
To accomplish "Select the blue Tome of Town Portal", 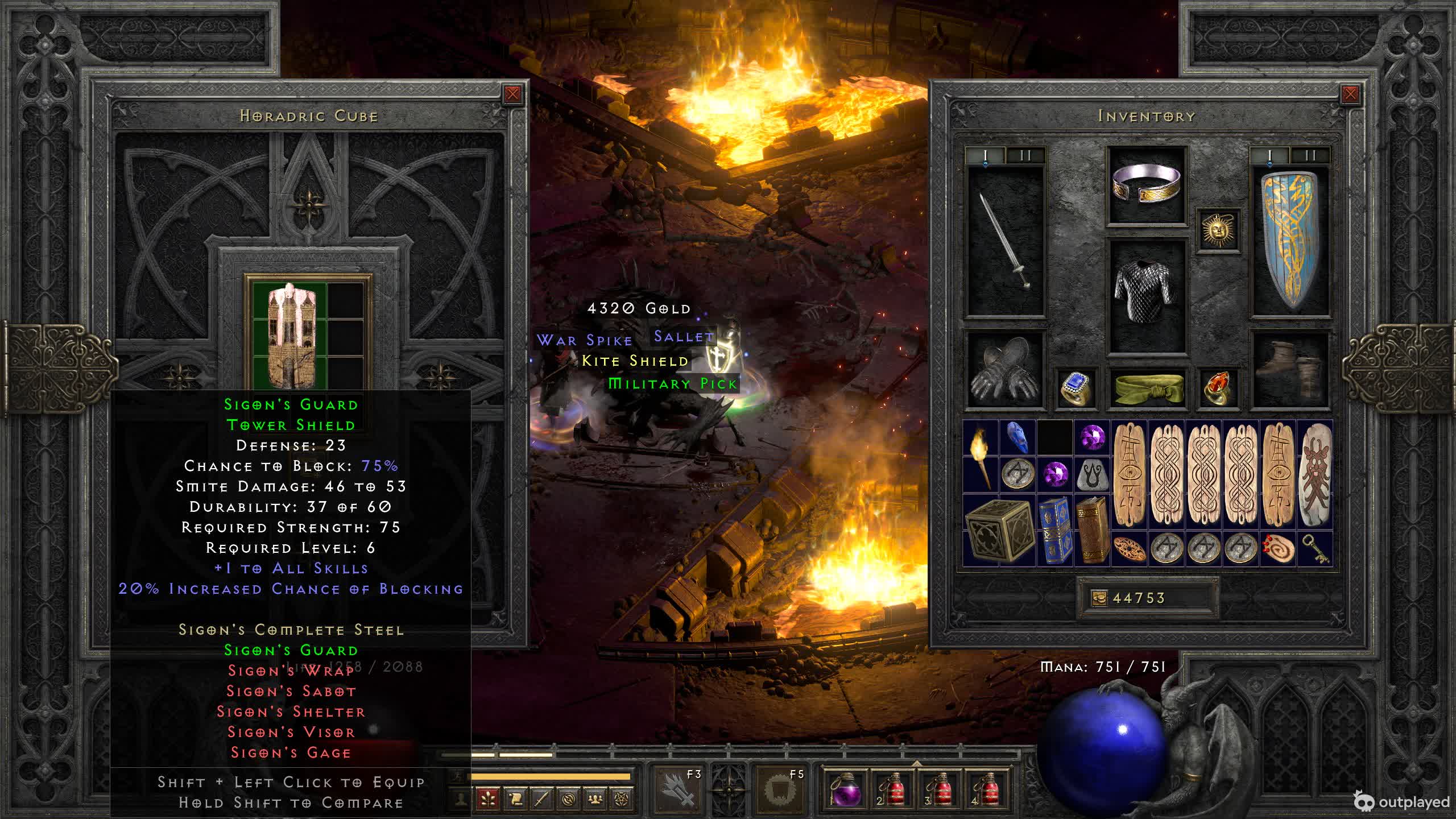I will [x=1055, y=530].
